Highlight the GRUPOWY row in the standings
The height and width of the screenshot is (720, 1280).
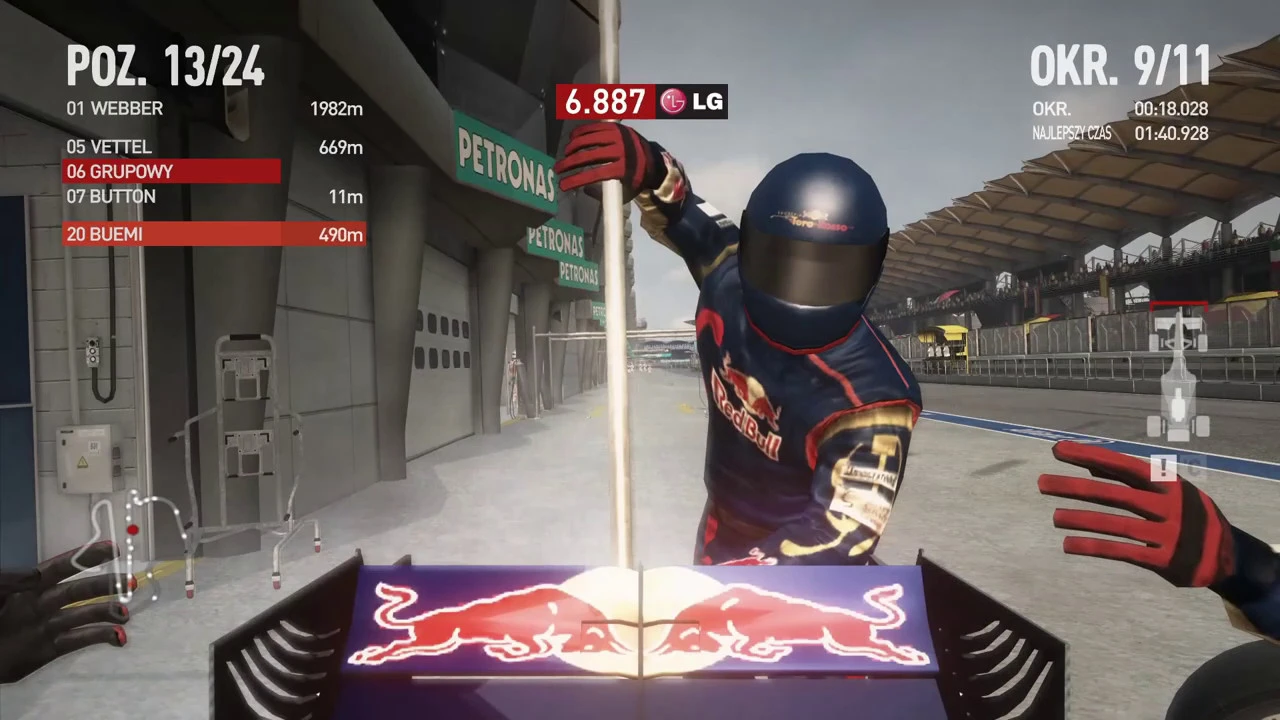click(x=170, y=171)
